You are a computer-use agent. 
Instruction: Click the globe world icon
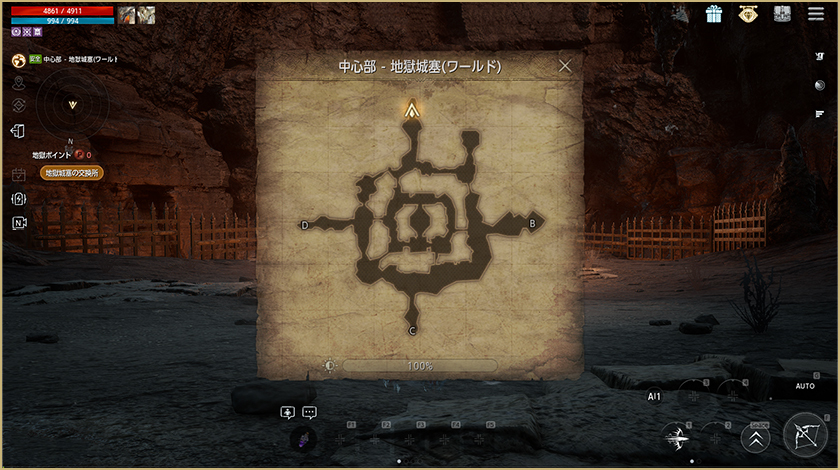point(18,60)
